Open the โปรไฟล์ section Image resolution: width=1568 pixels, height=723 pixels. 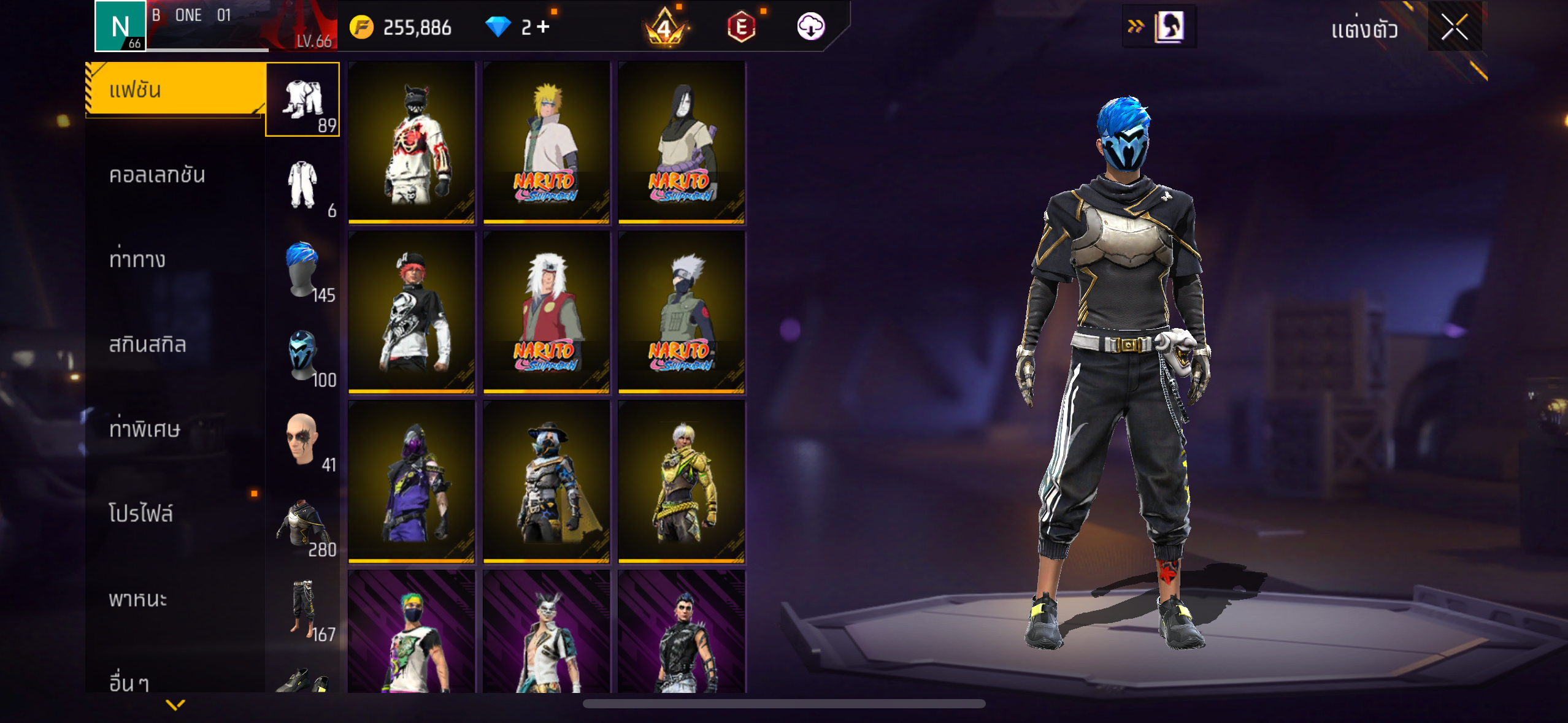coord(141,514)
